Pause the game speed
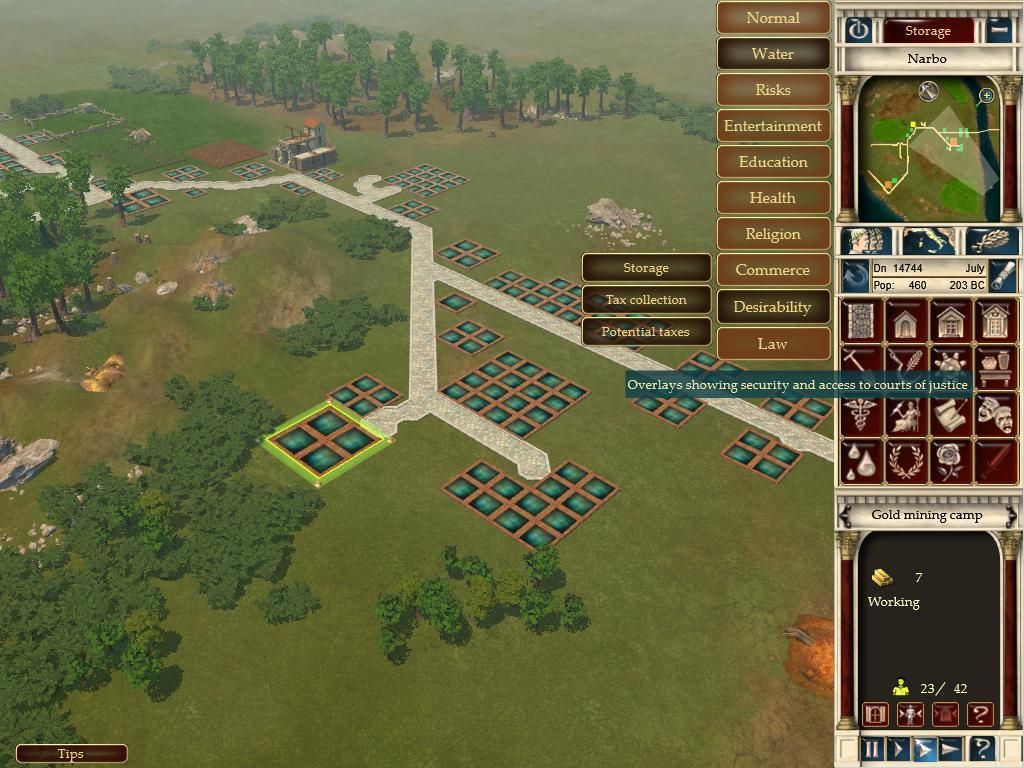The width and height of the screenshot is (1024, 768). click(872, 748)
